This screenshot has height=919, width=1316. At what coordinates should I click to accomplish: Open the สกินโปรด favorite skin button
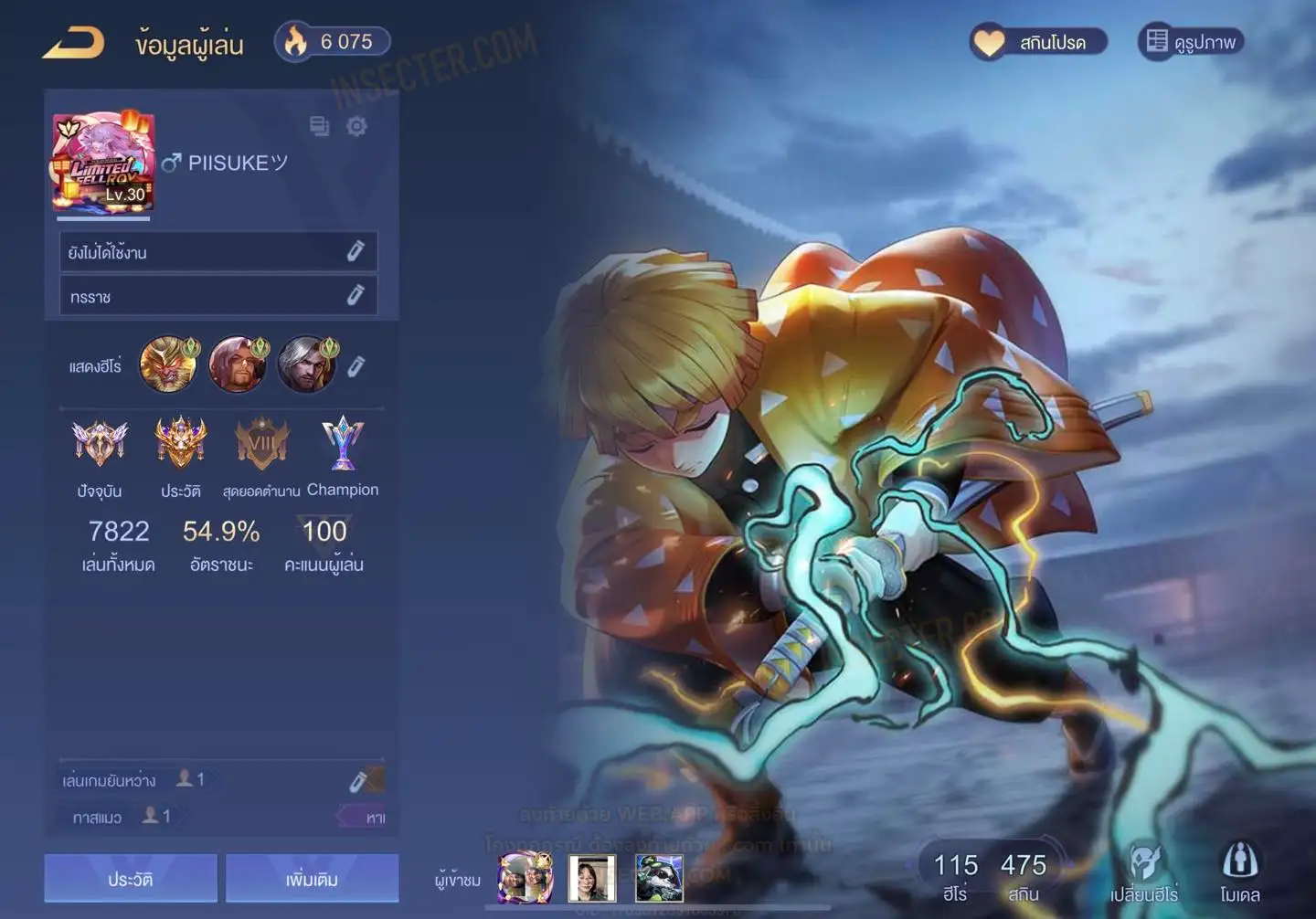point(1039,42)
